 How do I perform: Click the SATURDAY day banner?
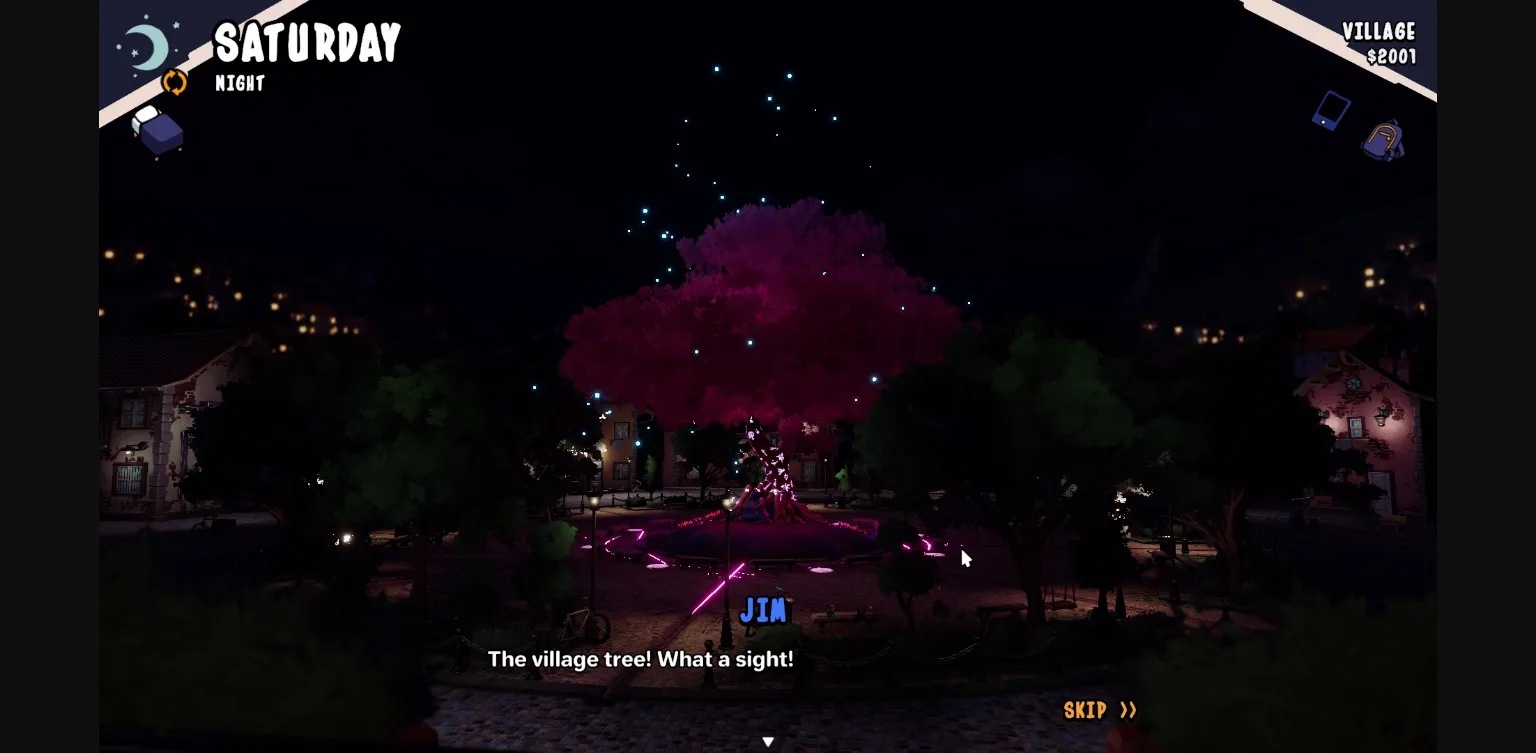tap(306, 41)
